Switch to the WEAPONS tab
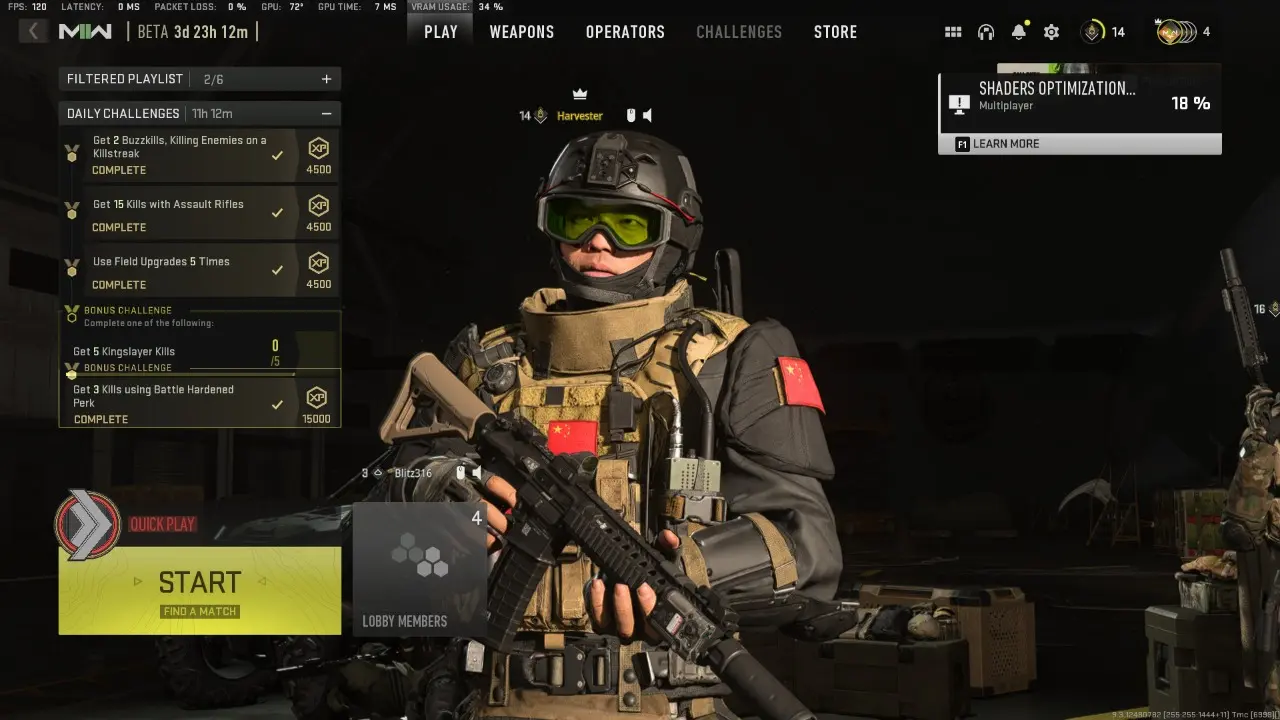This screenshot has width=1280, height=720. click(x=521, y=31)
